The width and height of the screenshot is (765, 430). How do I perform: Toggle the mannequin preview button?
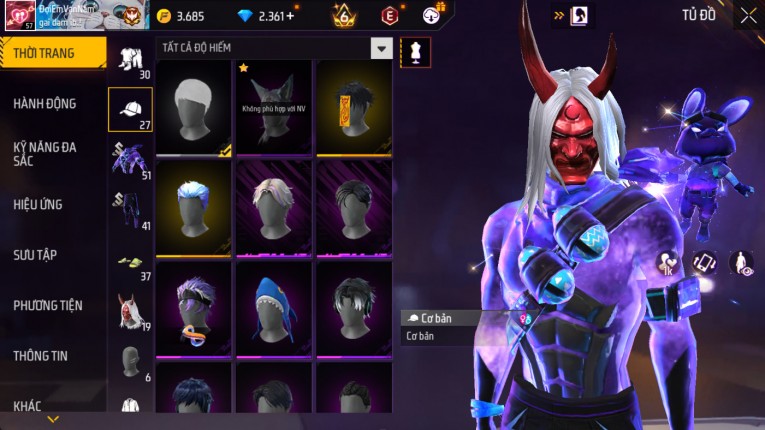coord(415,52)
